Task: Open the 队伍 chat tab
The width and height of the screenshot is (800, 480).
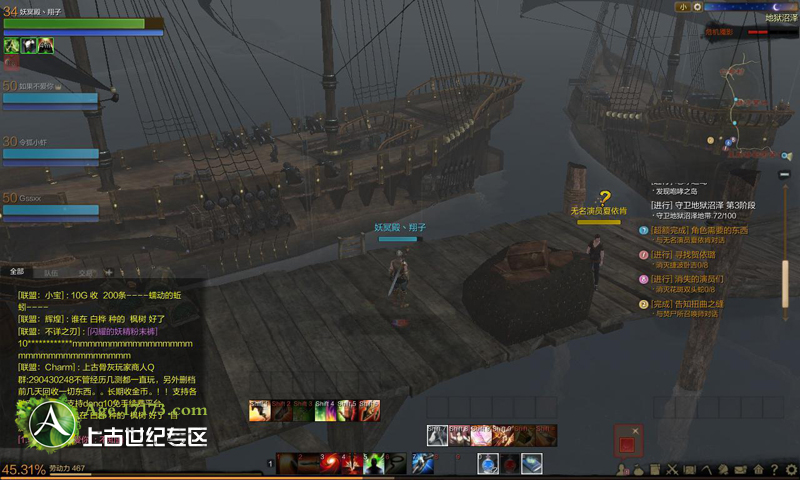Action: pos(51,271)
